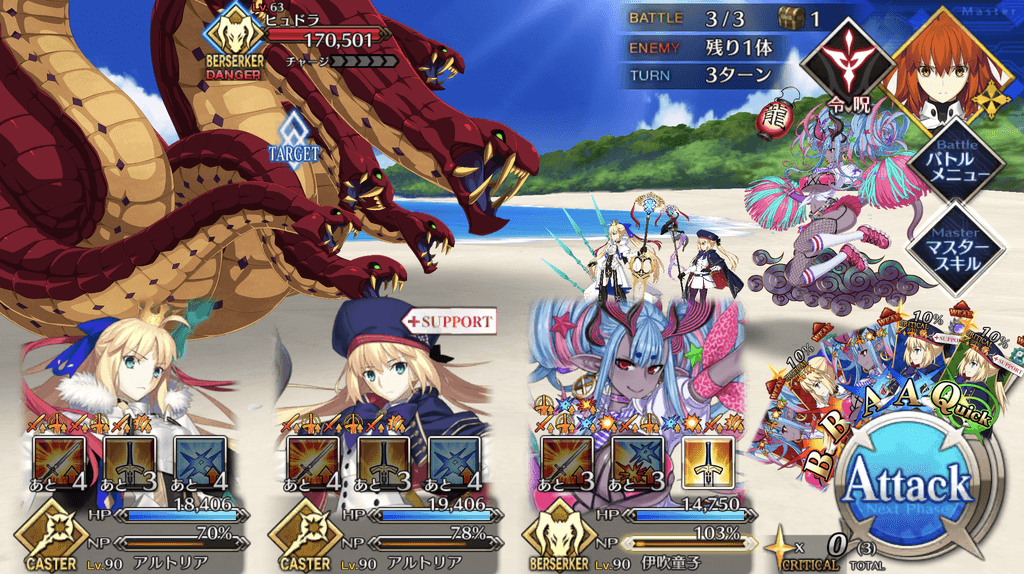Open the Master Skill panel (マスタースキル)

pyautogui.click(x=956, y=246)
